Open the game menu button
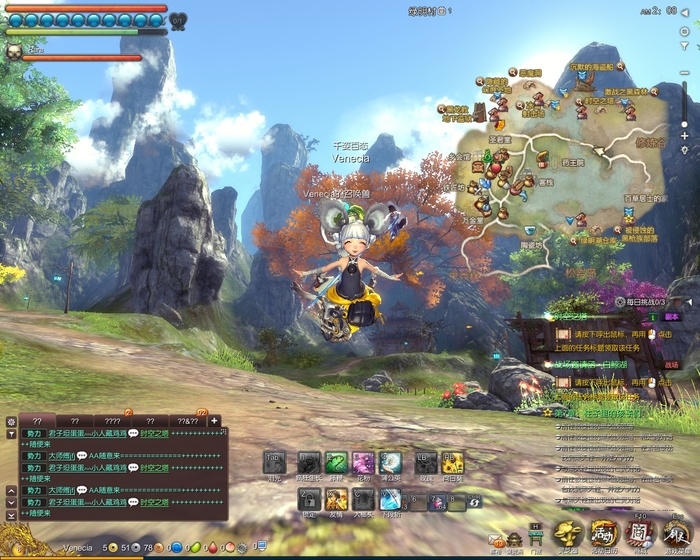 pos(676,535)
